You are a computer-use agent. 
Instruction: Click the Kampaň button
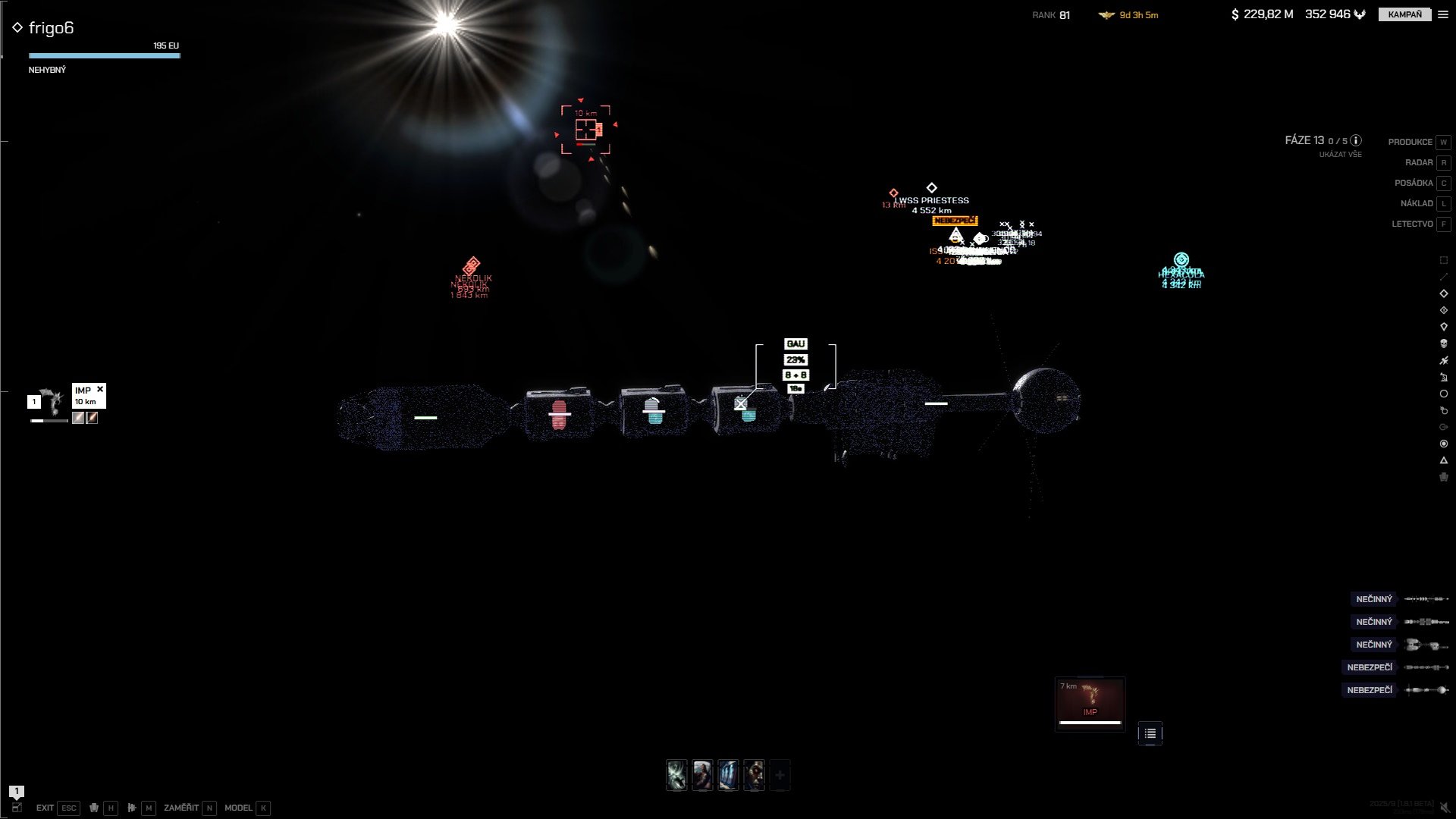point(1404,14)
